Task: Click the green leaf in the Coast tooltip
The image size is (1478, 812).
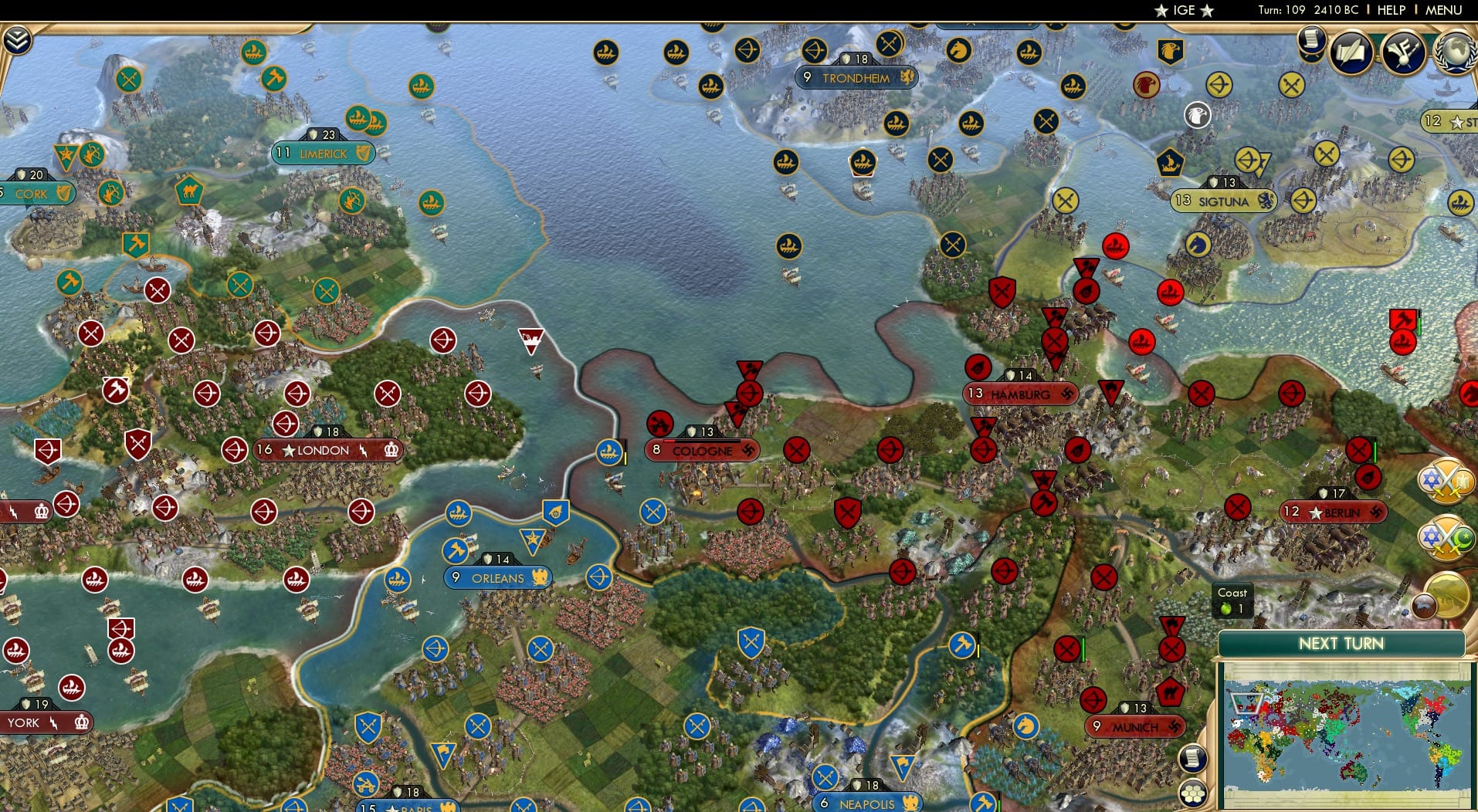Action: pos(1227,607)
